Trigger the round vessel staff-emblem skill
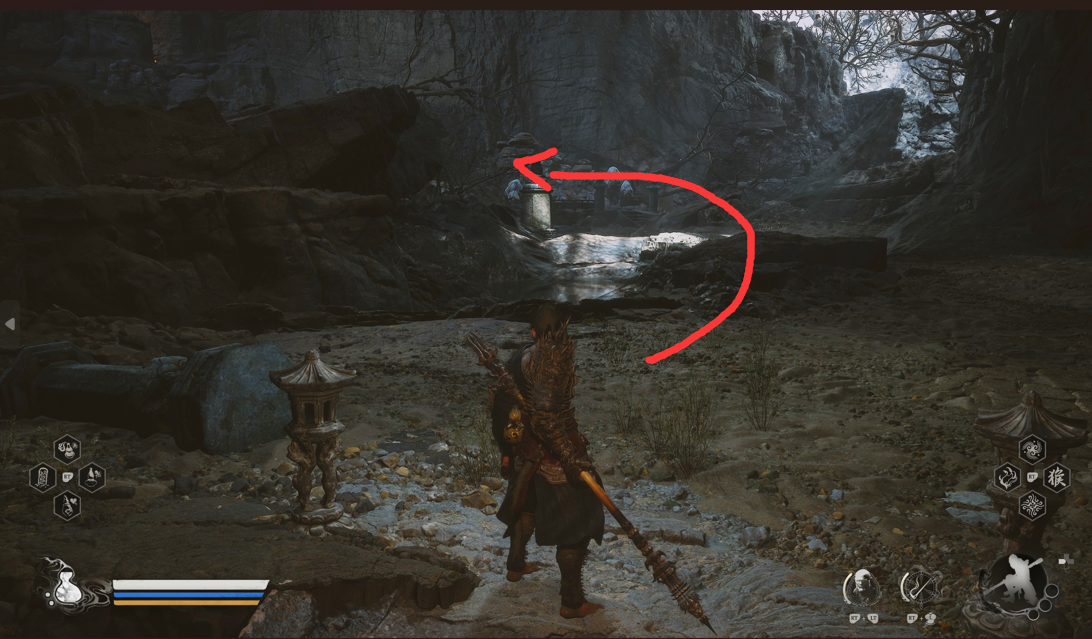 coord(918,588)
